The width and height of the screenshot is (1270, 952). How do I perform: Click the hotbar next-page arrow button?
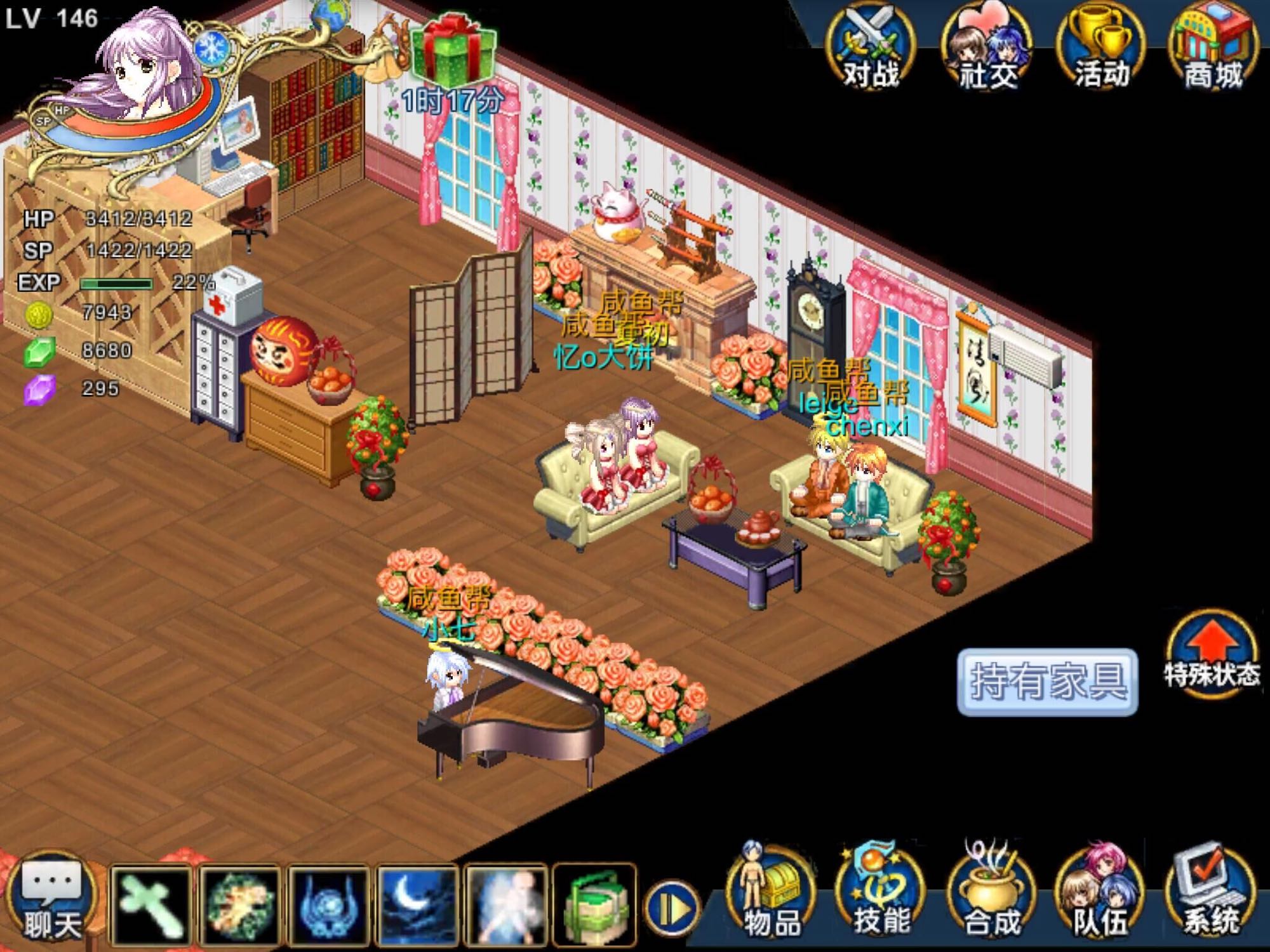click(x=672, y=909)
